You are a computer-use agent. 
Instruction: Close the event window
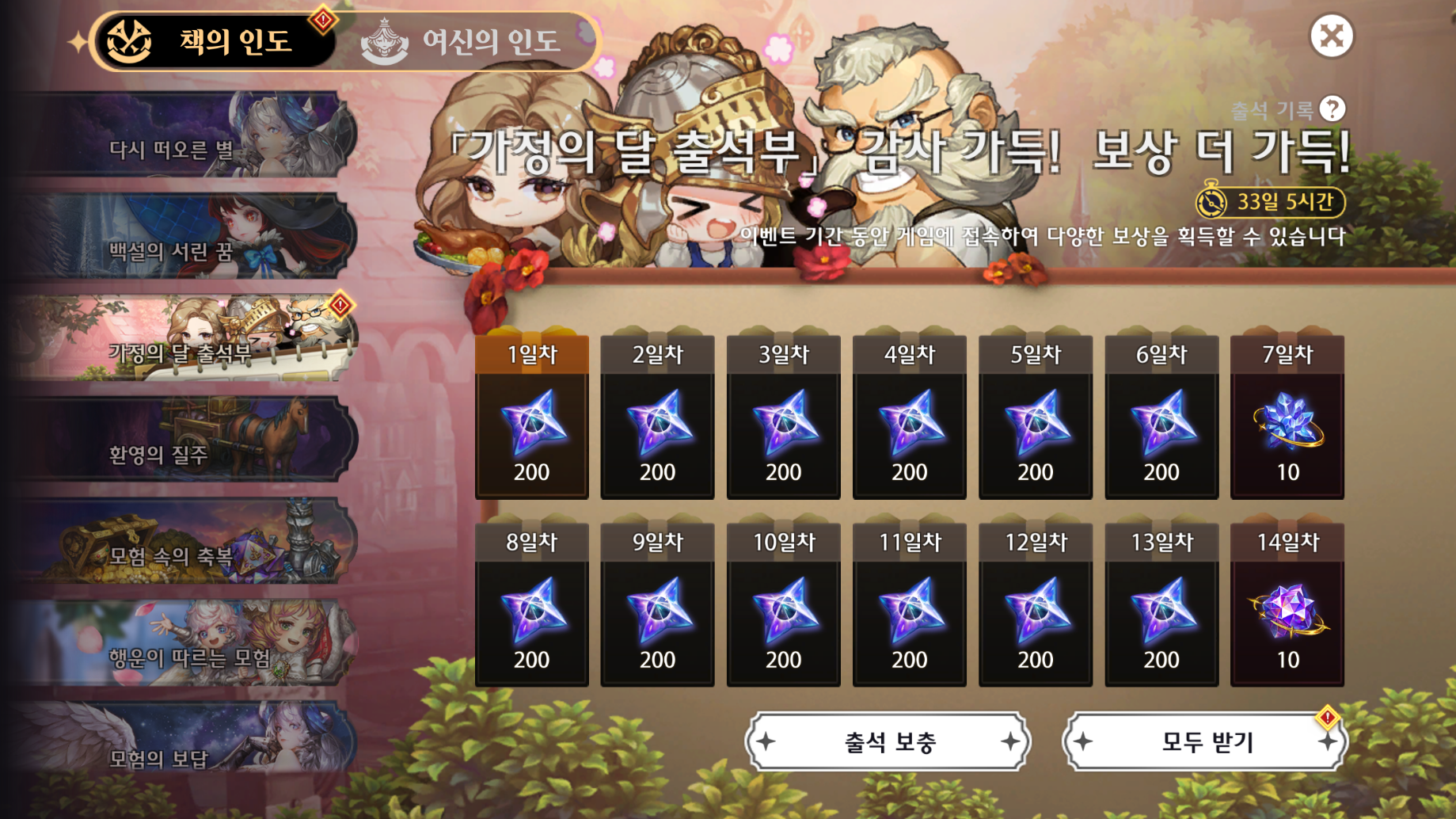click(1332, 36)
